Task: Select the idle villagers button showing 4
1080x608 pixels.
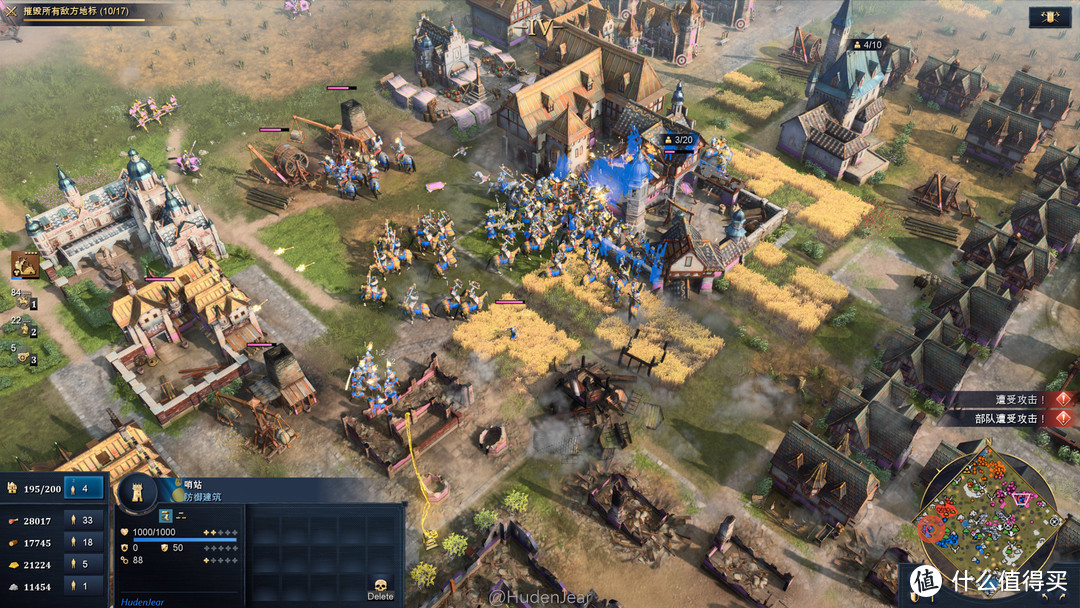Action: tap(84, 488)
